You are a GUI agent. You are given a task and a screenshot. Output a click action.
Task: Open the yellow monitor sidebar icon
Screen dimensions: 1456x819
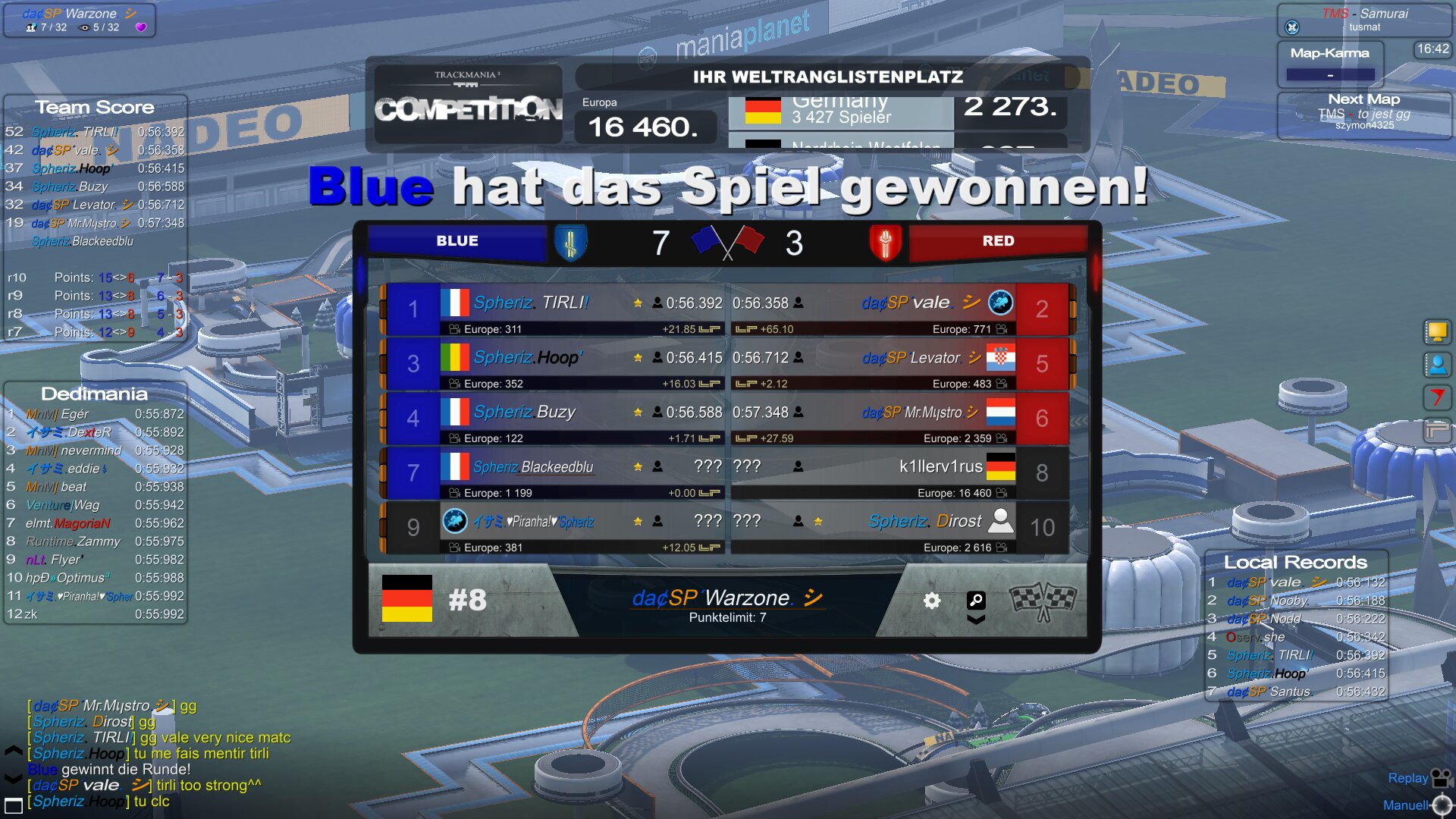click(x=1436, y=331)
